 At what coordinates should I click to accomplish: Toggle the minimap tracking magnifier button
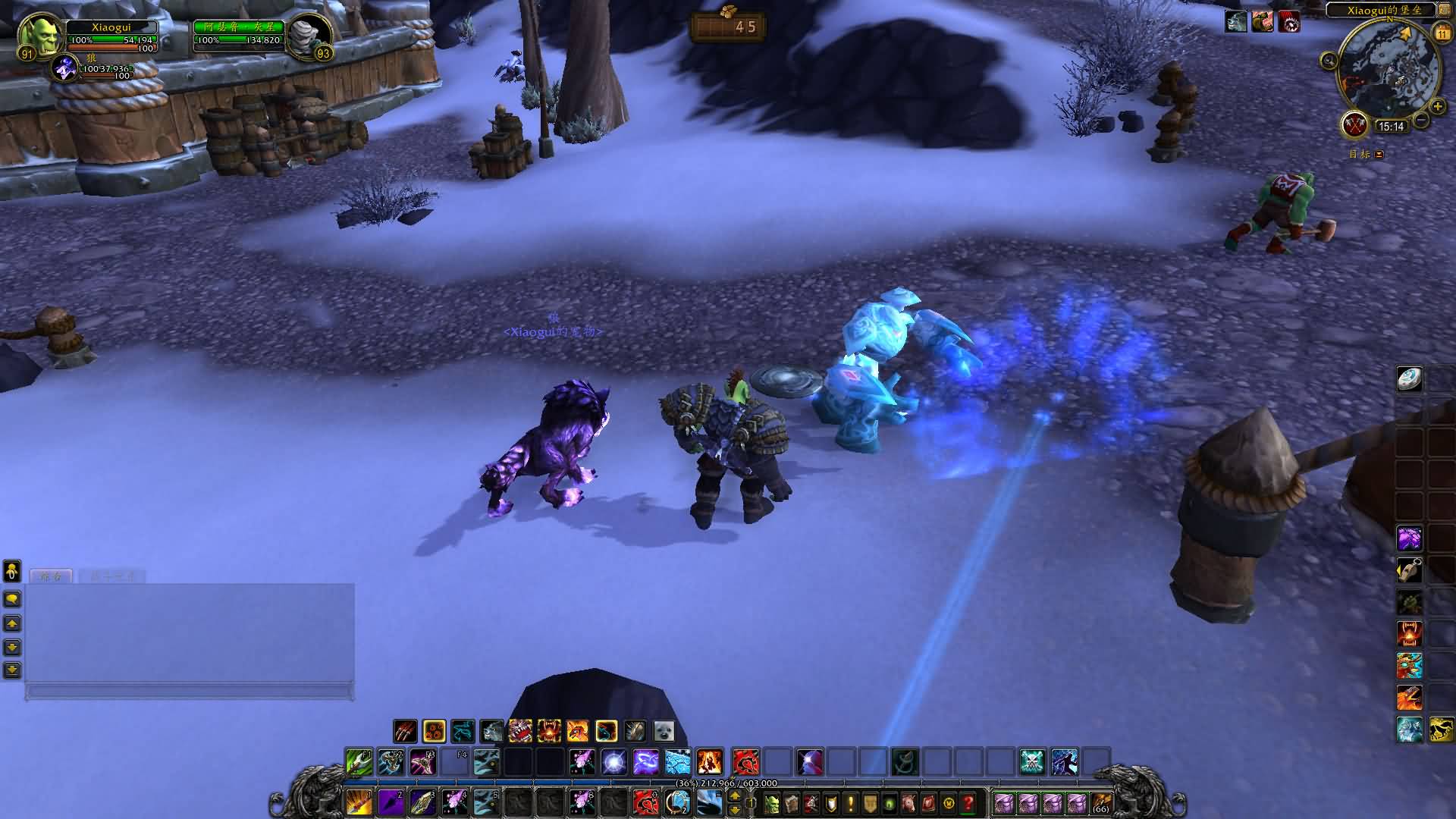pyautogui.click(x=1329, y=60)
